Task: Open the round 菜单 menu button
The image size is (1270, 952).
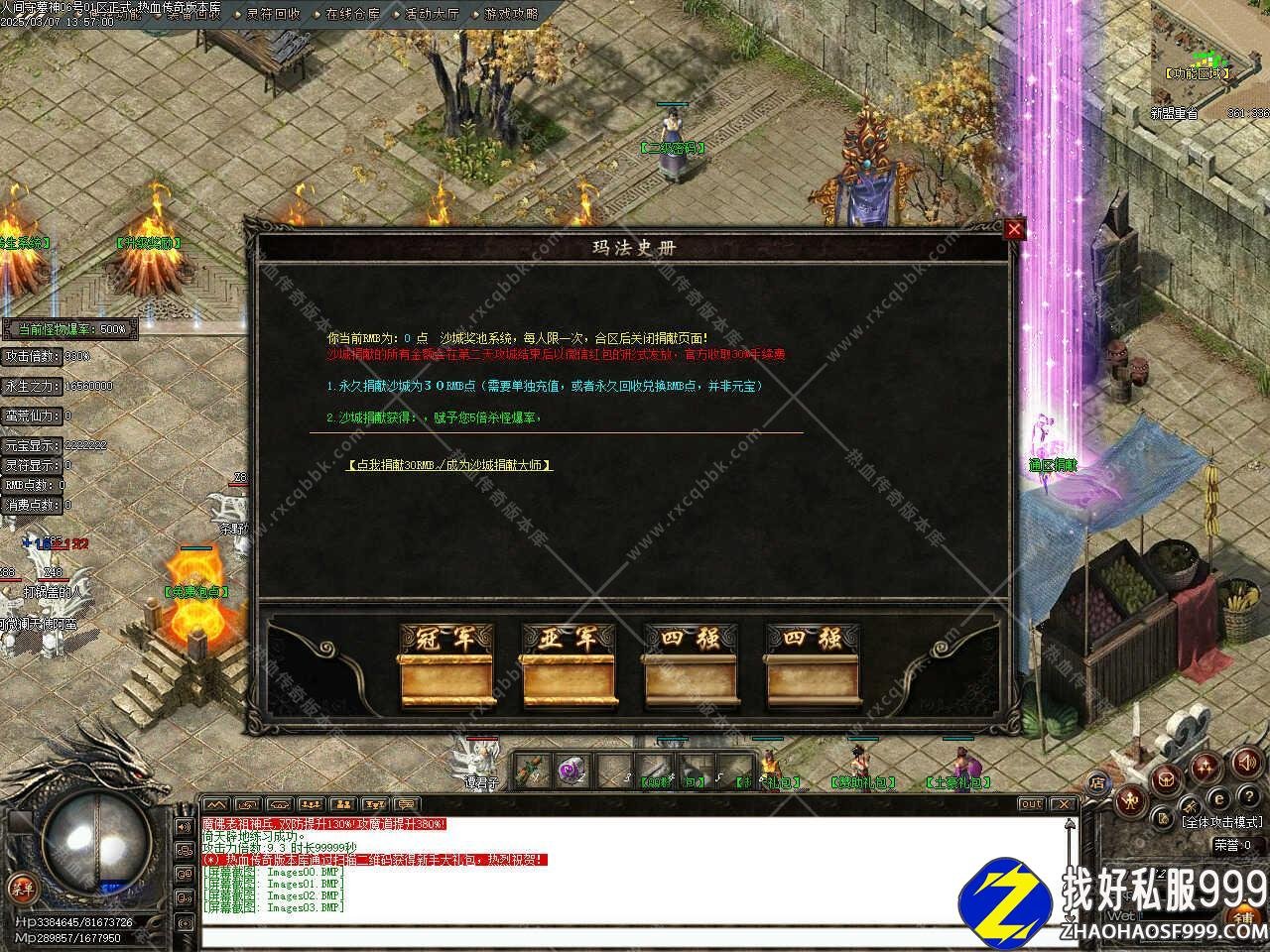Action: pyautogui.click(x=22, y=890)
